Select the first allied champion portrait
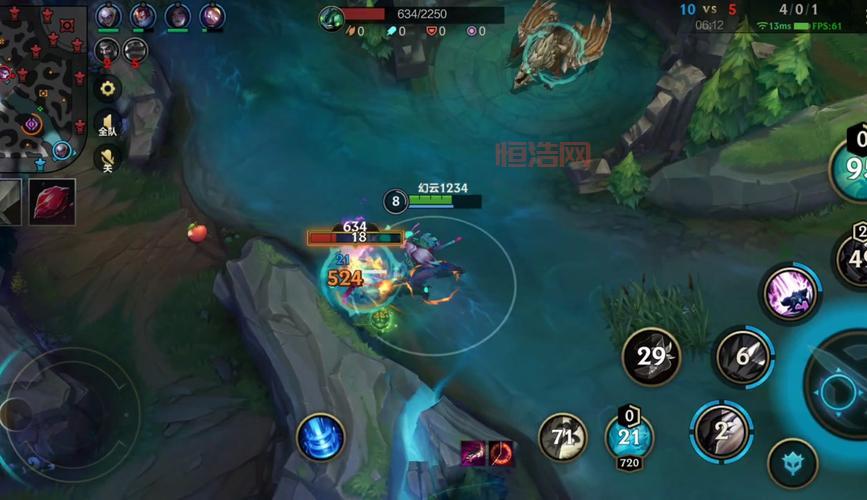Viewport: 867px width, 500px height. 108,16
